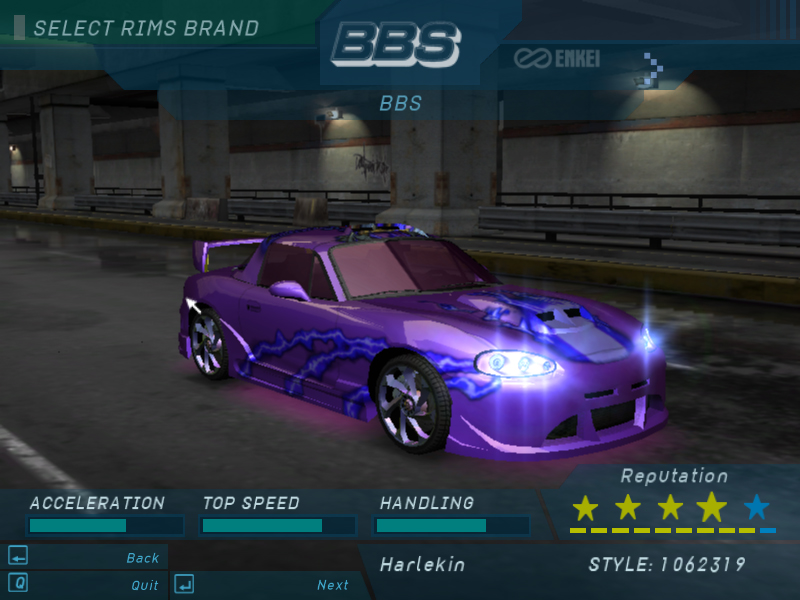
Task: Choose the Enkei rims brand
Action: [x=557, y=59]
